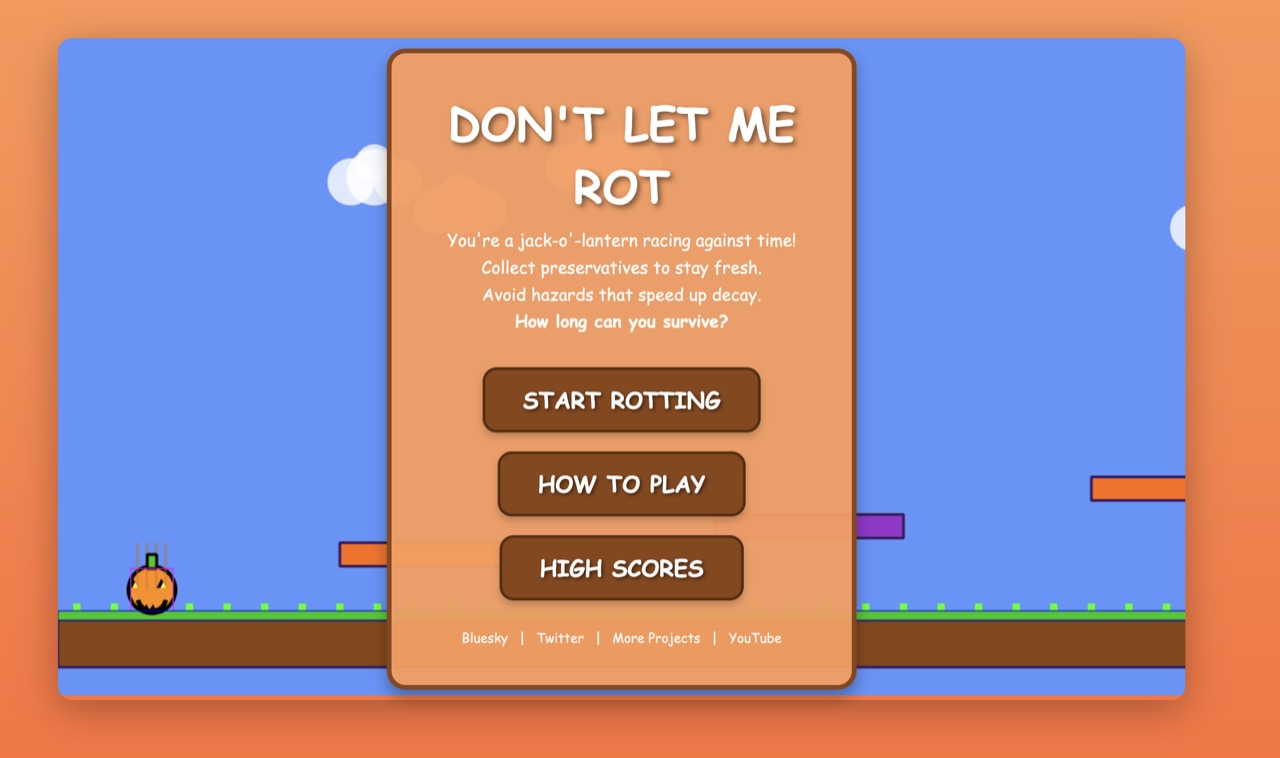The image size is (1280, 758).
Task: Click the tagline about preservatives
Action: pyautogui.click(x=620, y=268)
